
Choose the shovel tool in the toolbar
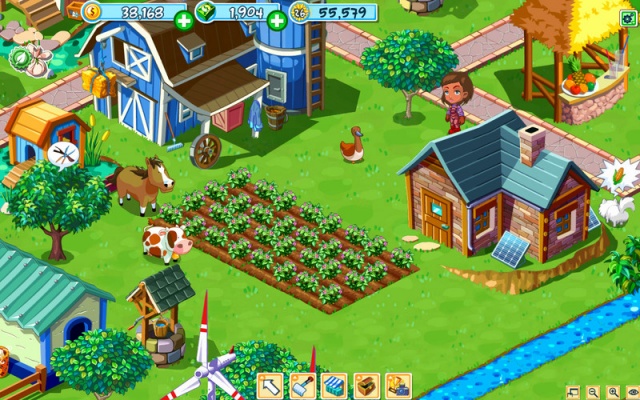302,385
